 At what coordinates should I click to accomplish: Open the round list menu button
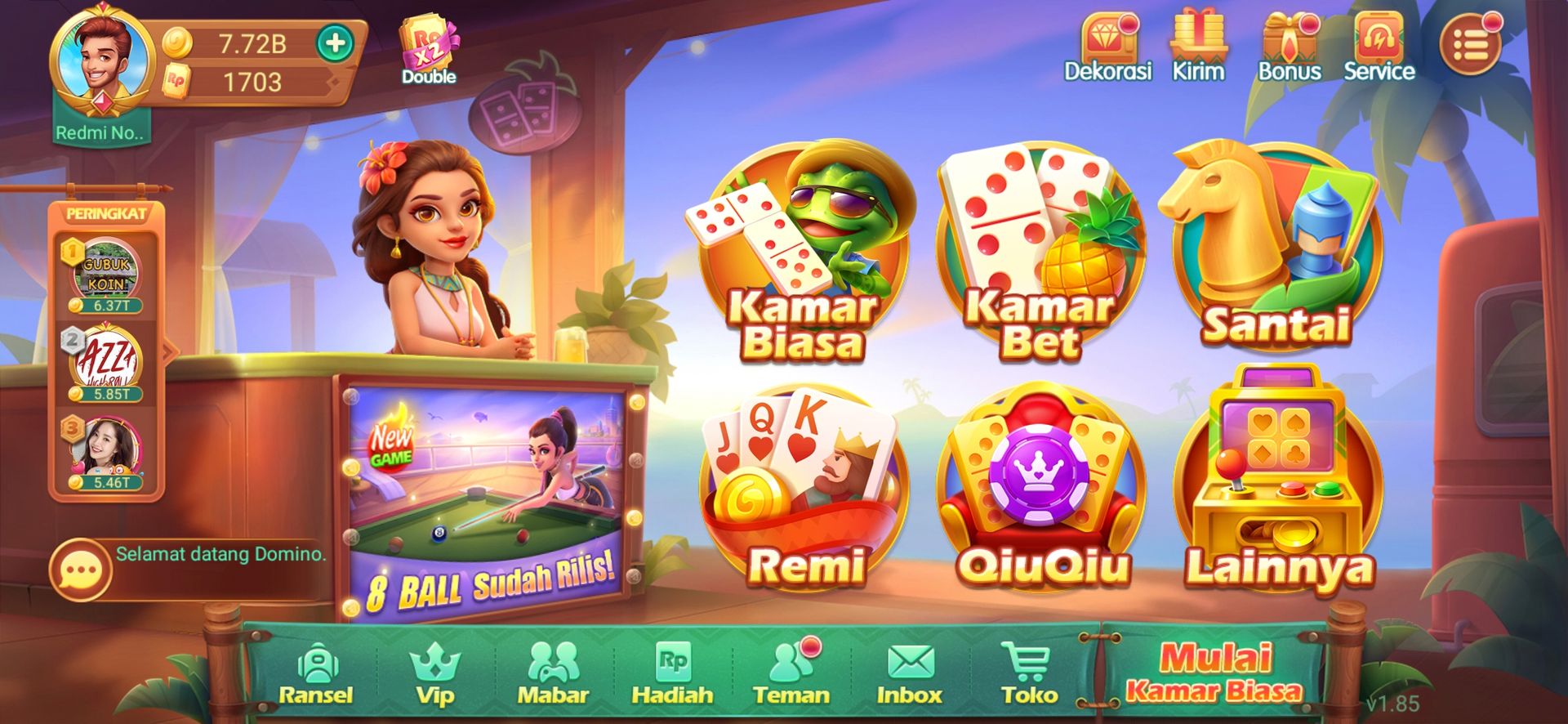click(1470, 46)
